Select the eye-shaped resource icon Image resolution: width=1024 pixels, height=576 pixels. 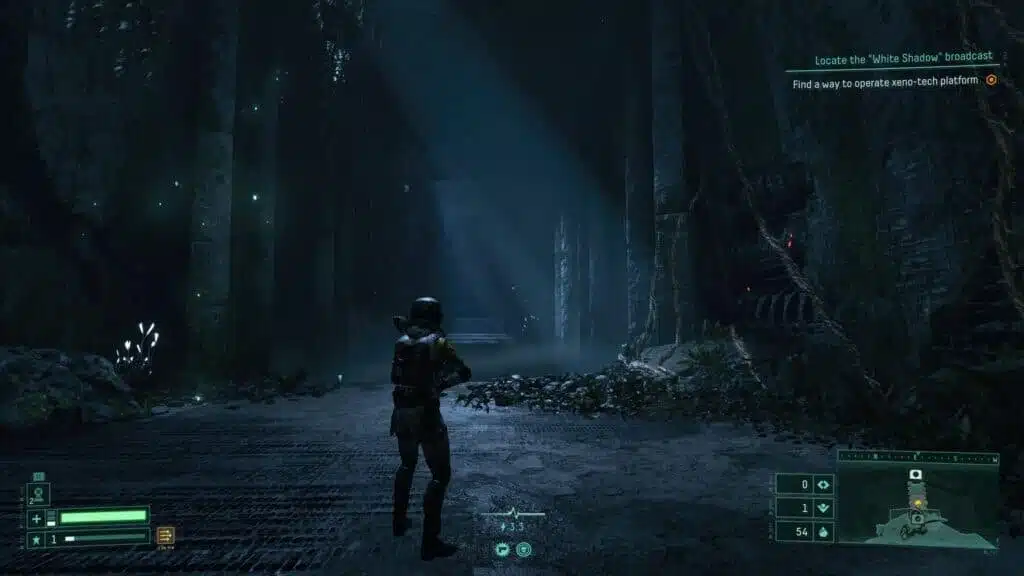tap(823, 484)
